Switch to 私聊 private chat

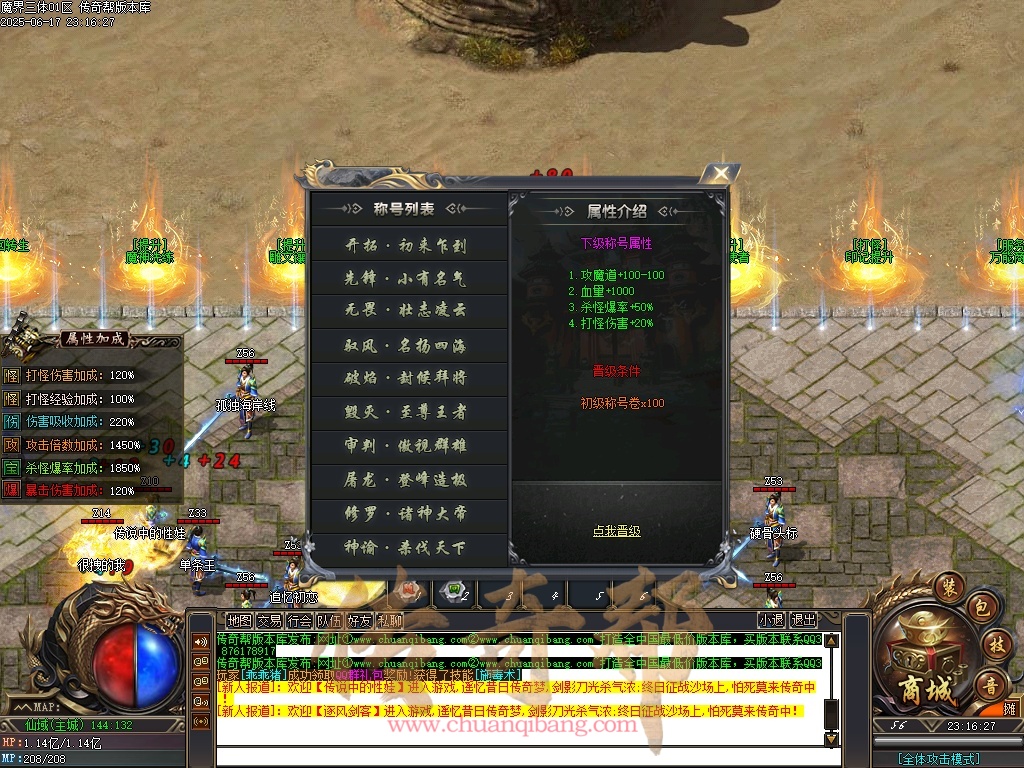[389, 620]
